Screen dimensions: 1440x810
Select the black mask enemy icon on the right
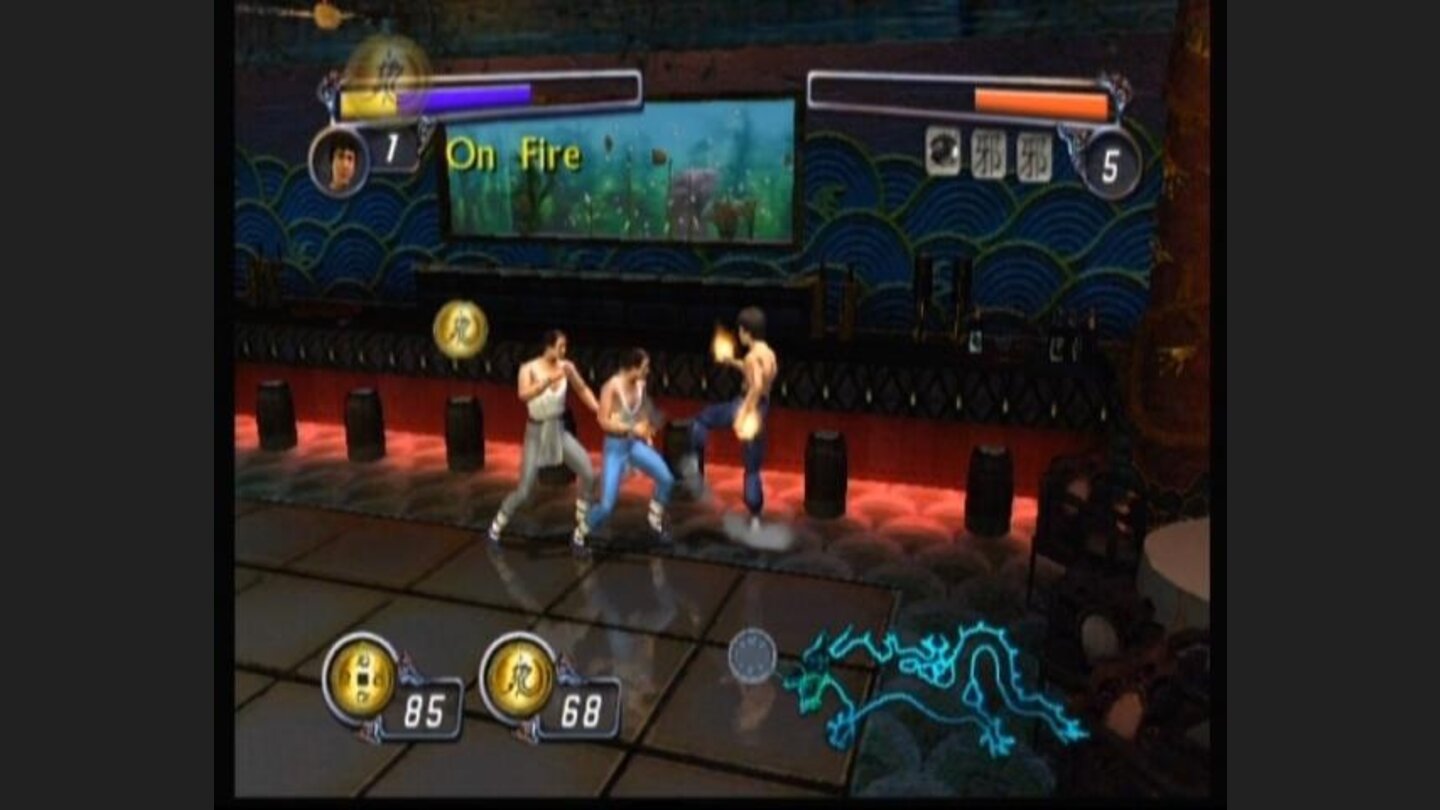[x=944, y=152]
